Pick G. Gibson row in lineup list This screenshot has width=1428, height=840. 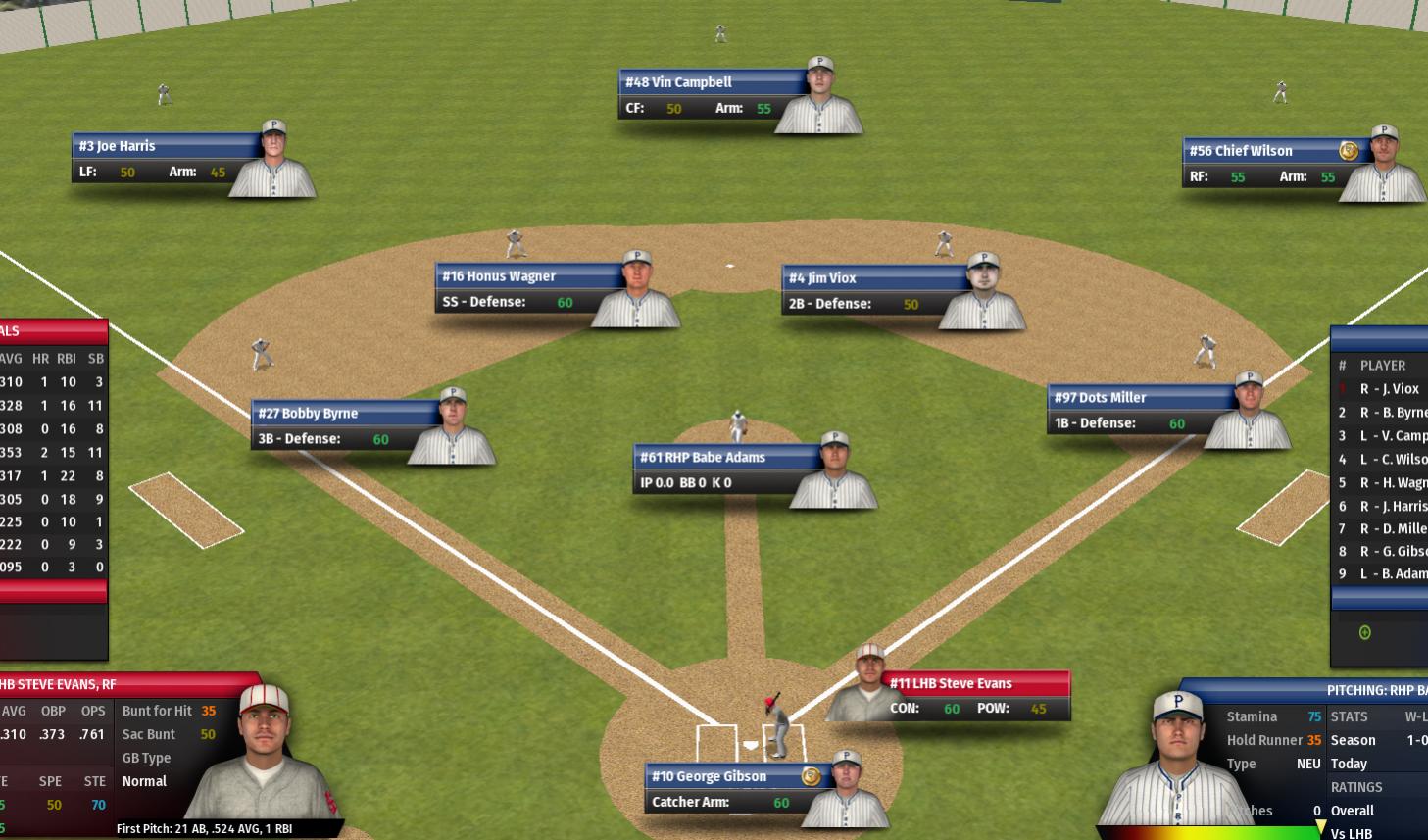coord(1384,551)
